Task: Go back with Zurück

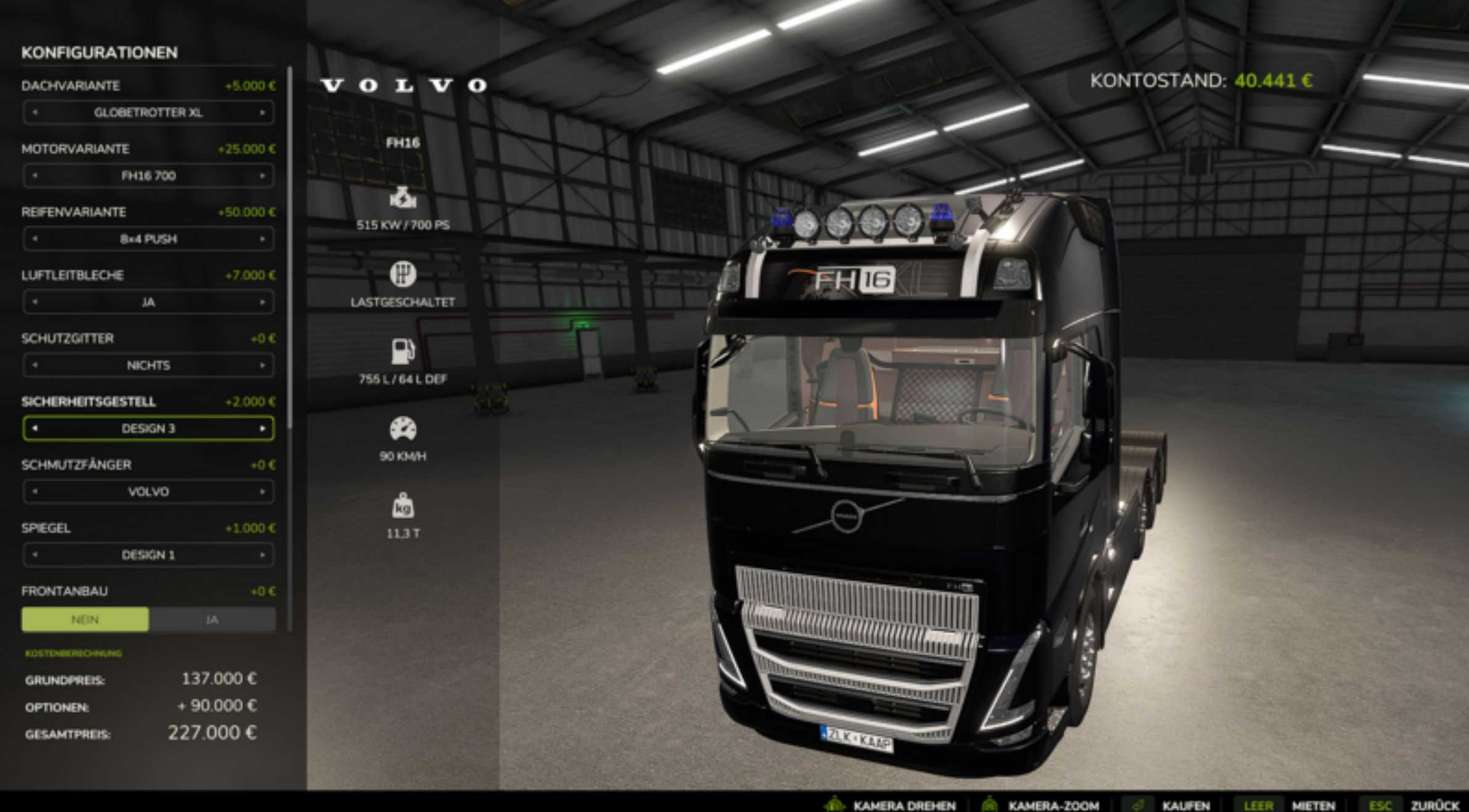Action: click(x=1434, y=805)
